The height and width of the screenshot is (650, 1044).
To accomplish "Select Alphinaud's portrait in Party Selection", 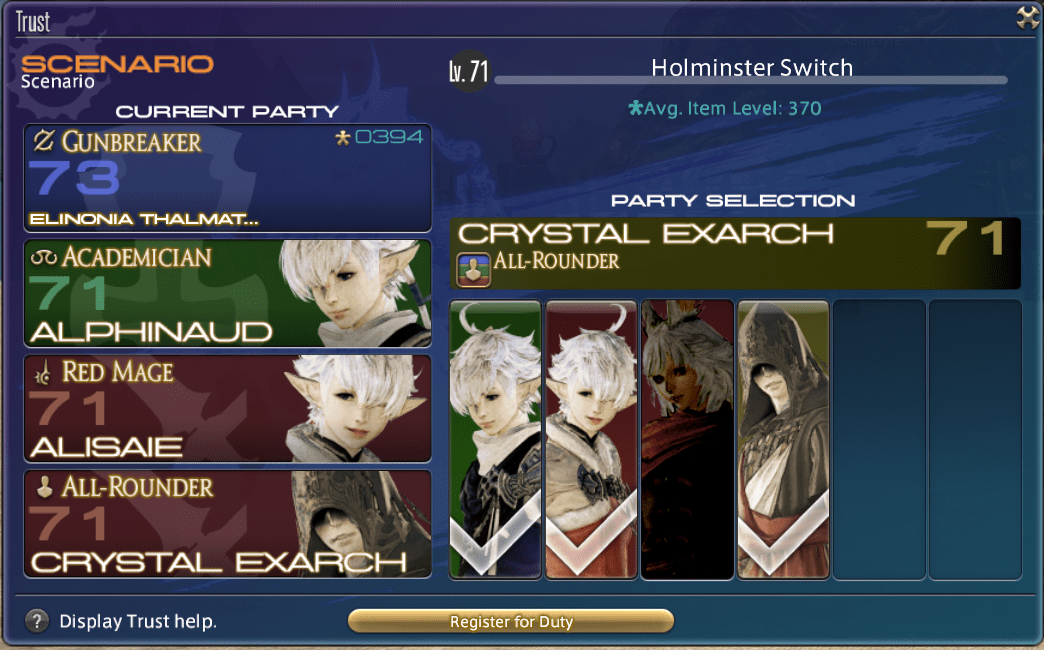I will [495, 439].
